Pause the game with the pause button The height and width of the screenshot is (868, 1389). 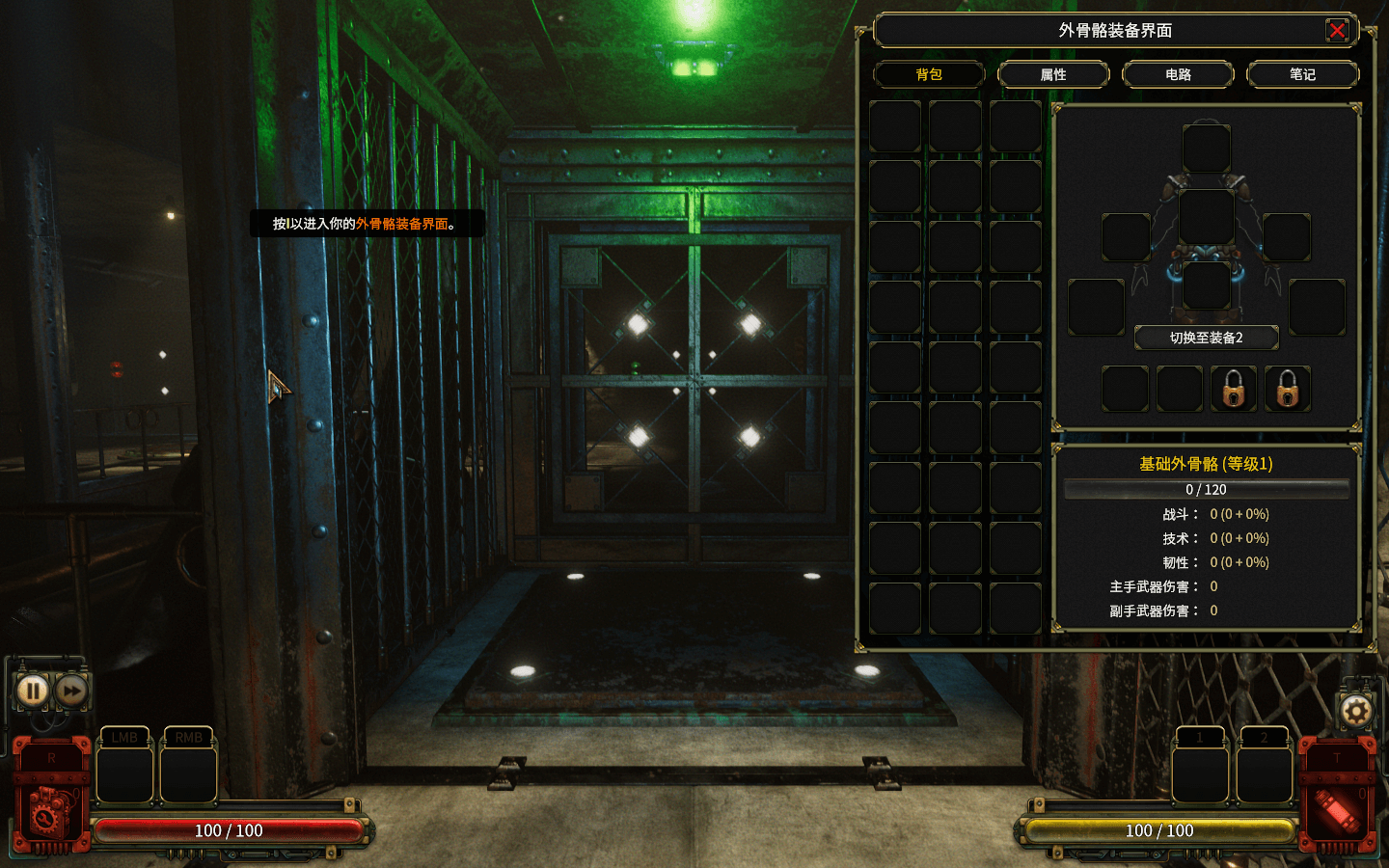[33, 691]
